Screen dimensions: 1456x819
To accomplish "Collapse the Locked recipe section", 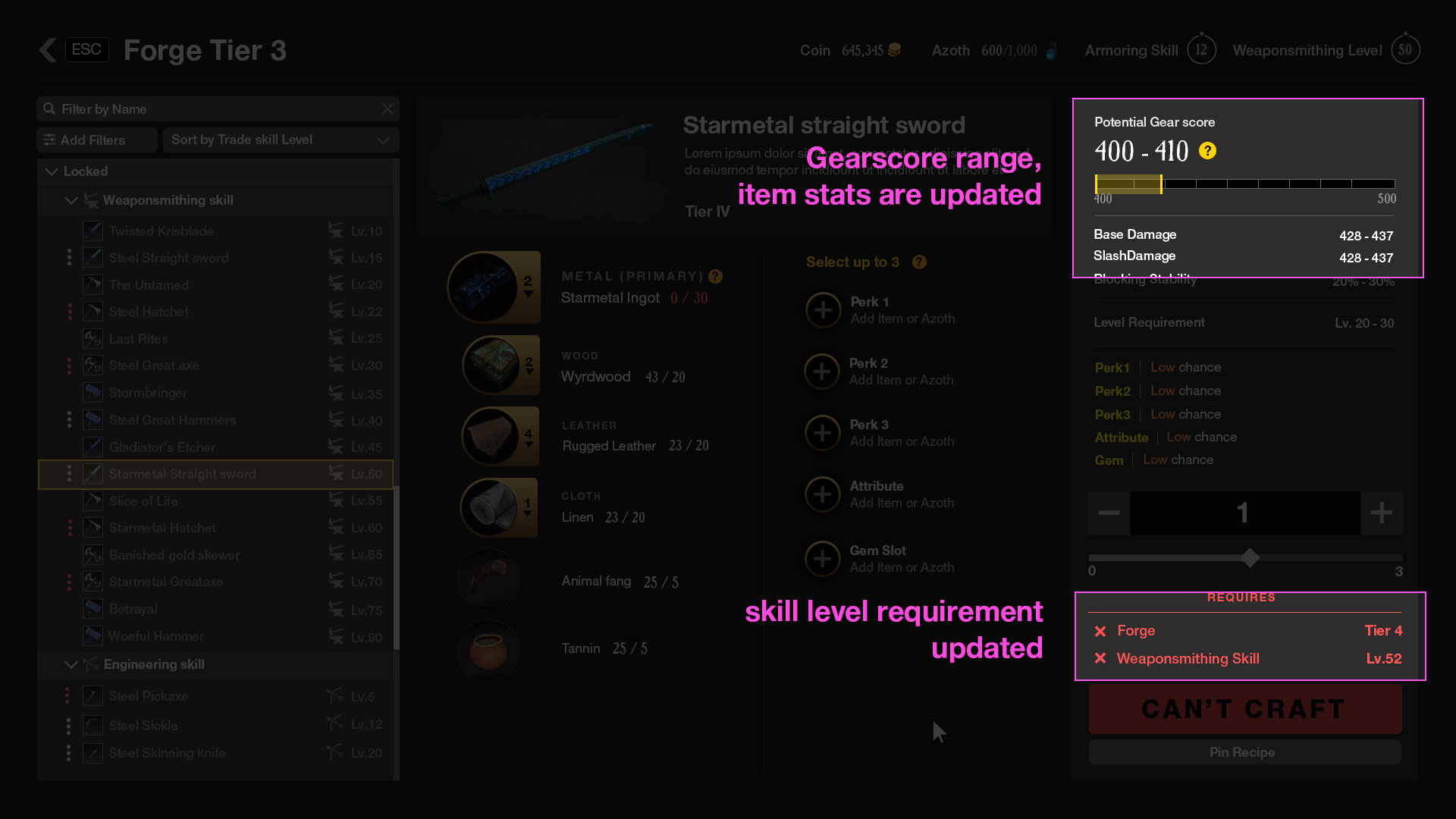I will pos(52,171).
